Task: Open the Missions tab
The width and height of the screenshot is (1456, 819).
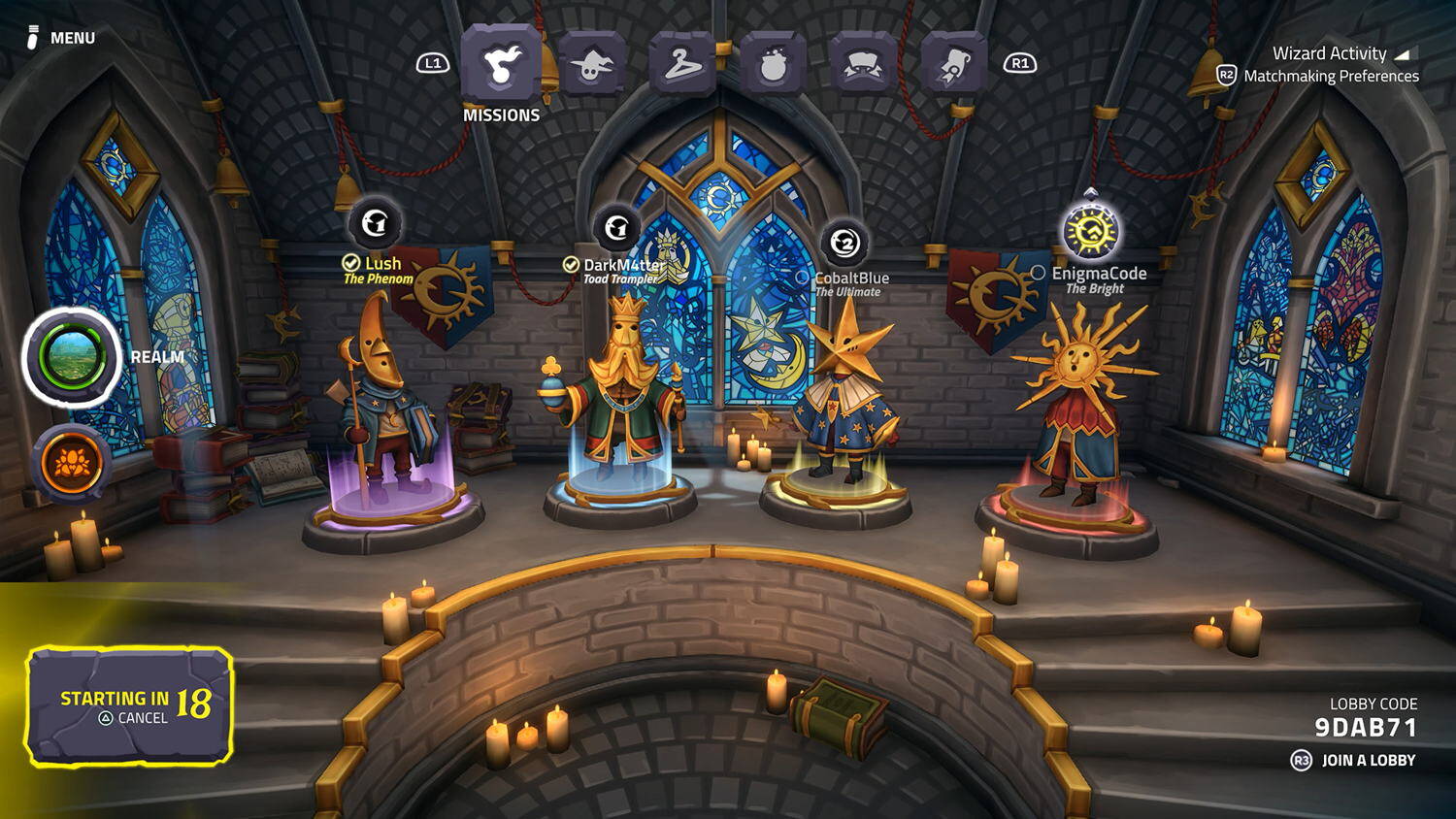Action: (501, 65)
